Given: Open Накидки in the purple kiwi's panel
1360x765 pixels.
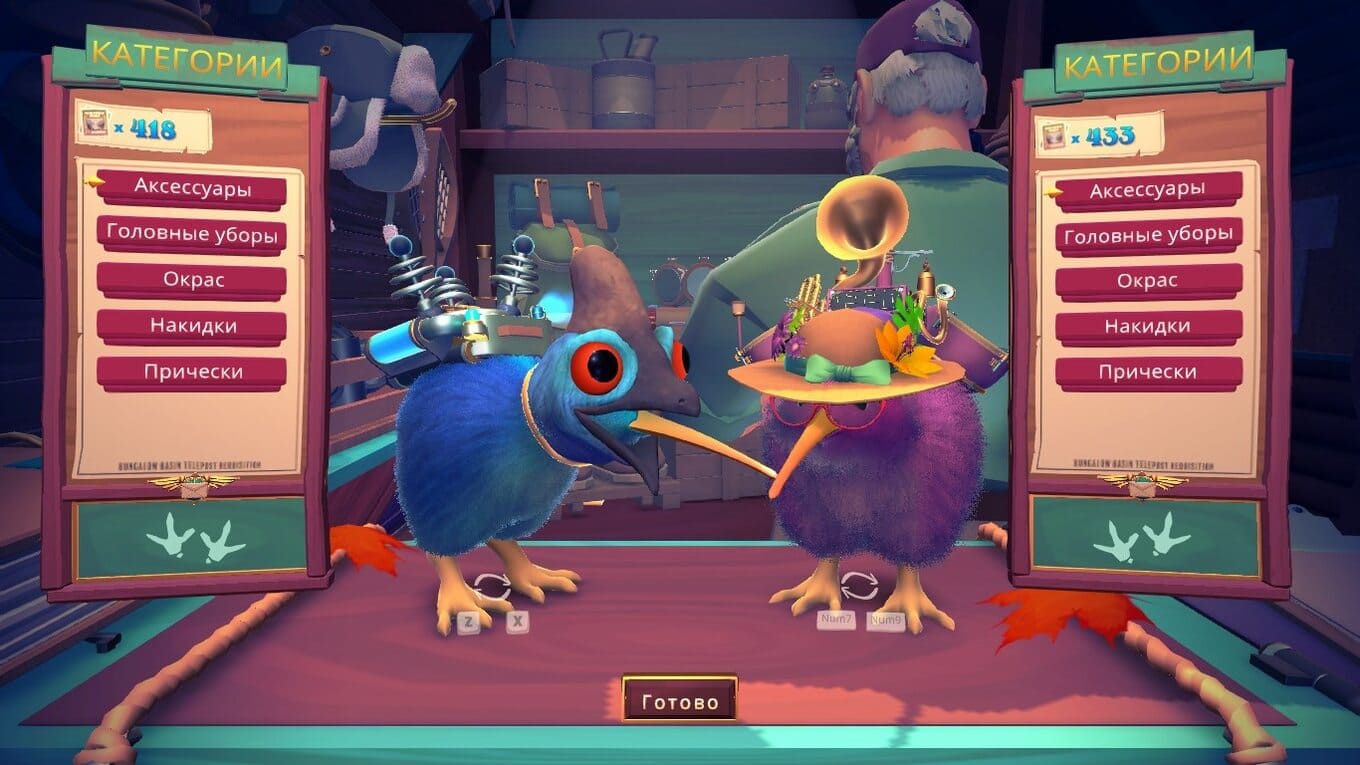Looking at the screenshot, I should (1147, 327).
